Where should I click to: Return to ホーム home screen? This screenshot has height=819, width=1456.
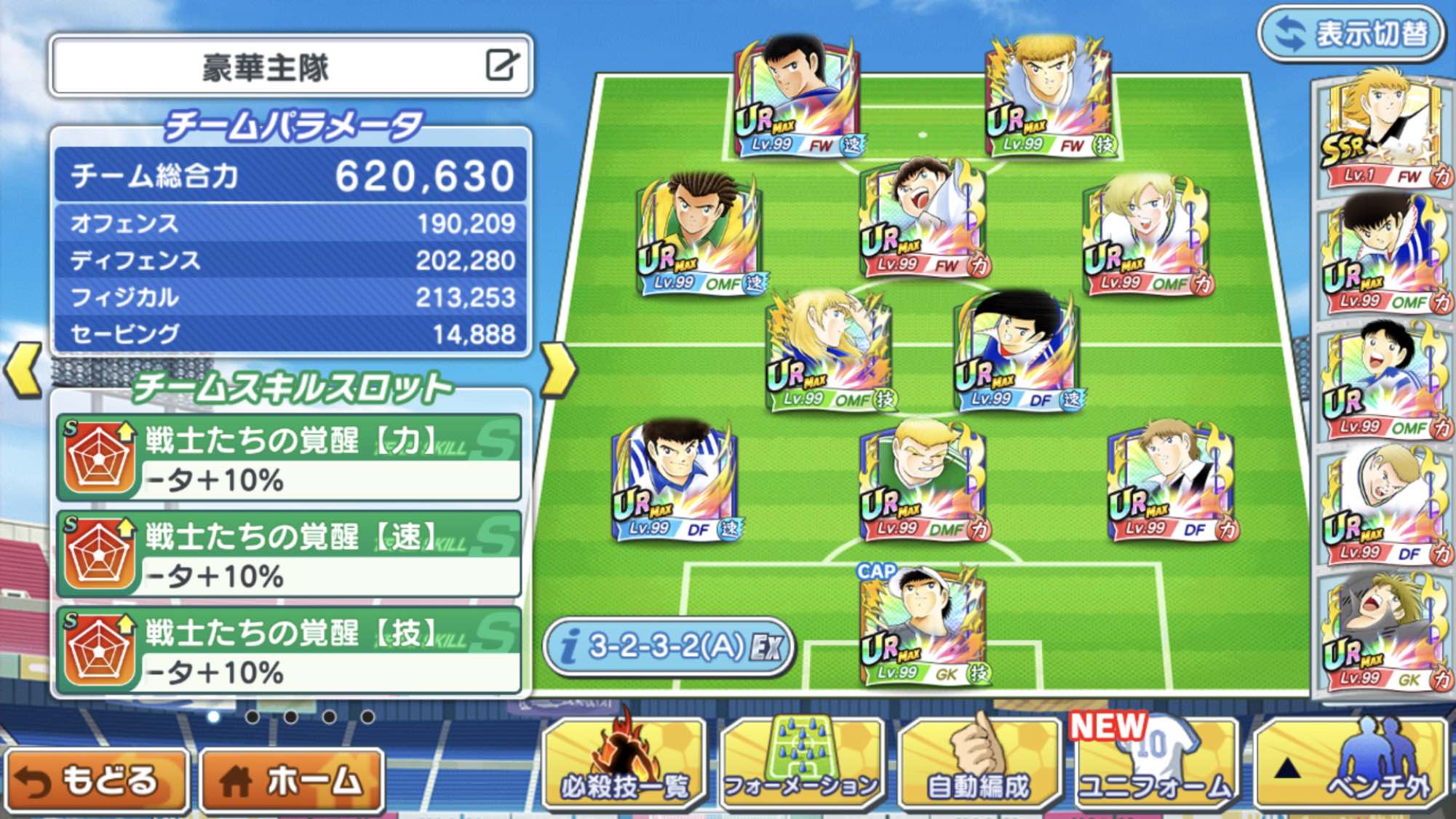pos(291,780)
